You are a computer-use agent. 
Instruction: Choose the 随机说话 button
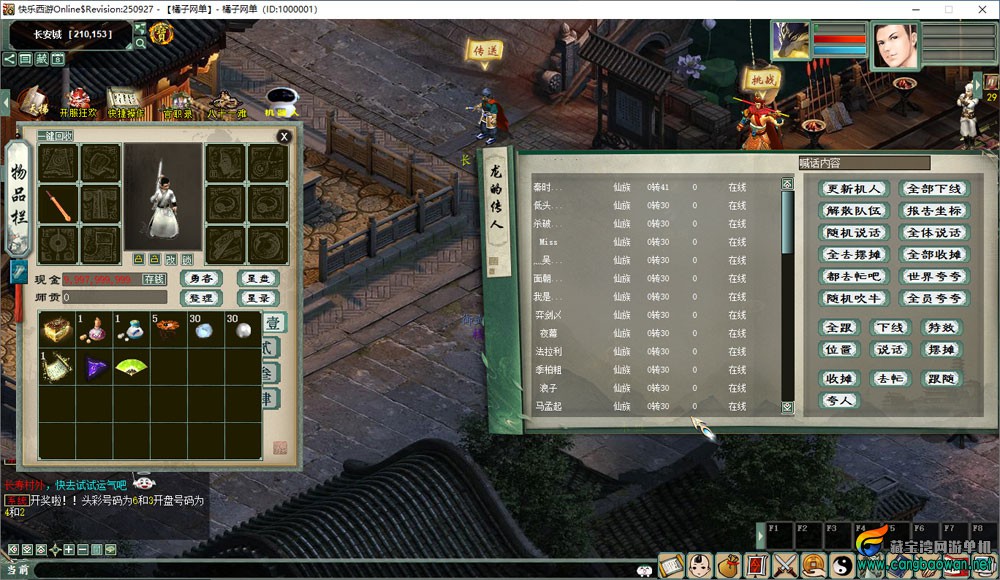pos(854,233)
